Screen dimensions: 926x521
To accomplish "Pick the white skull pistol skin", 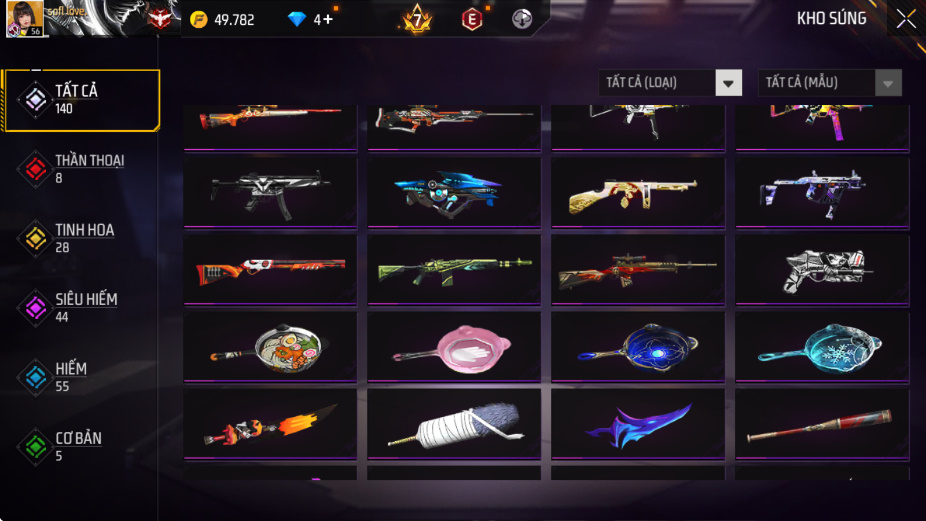I will [x=821, y=269].
